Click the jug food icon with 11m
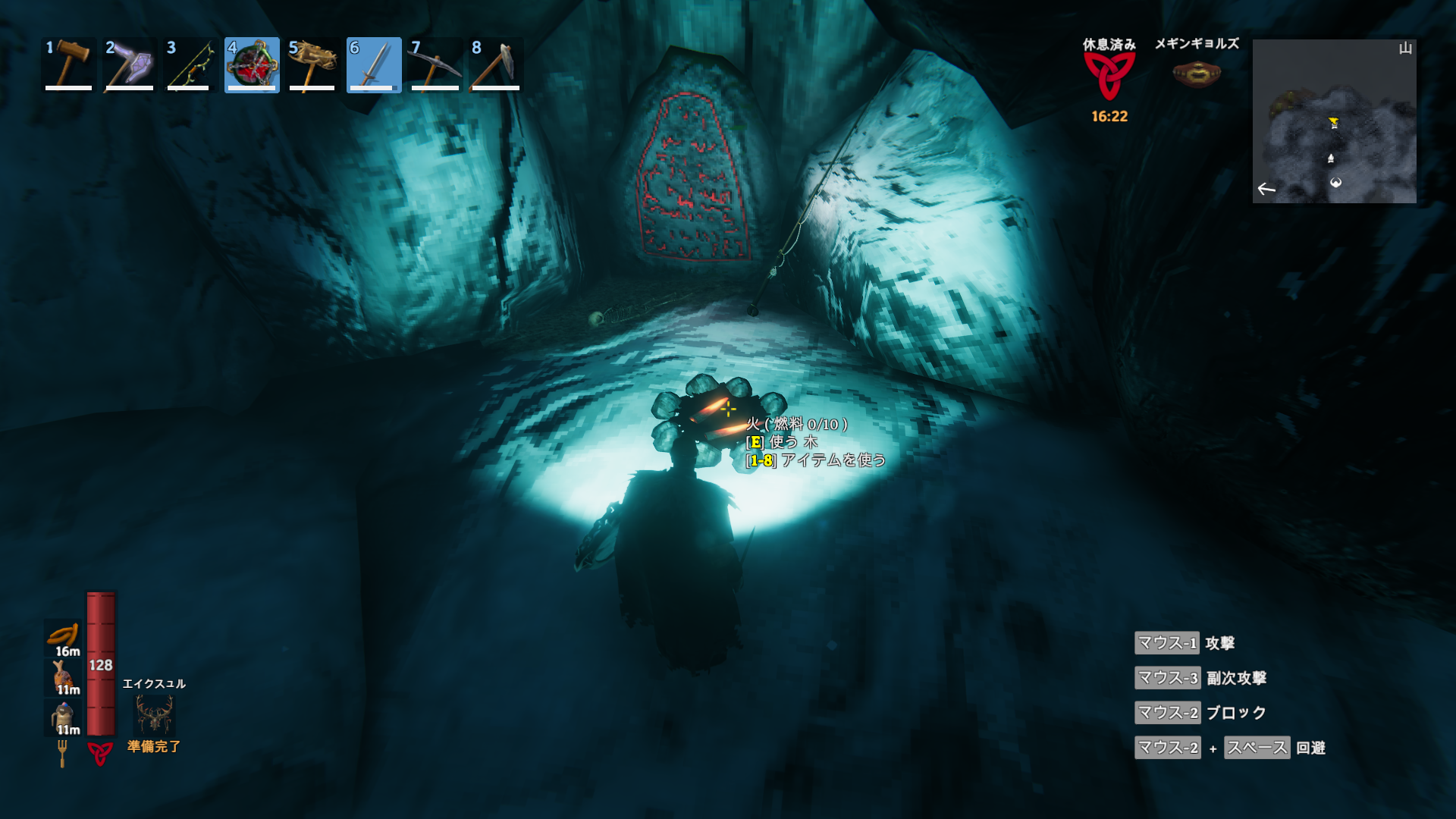 pos(64,717)
